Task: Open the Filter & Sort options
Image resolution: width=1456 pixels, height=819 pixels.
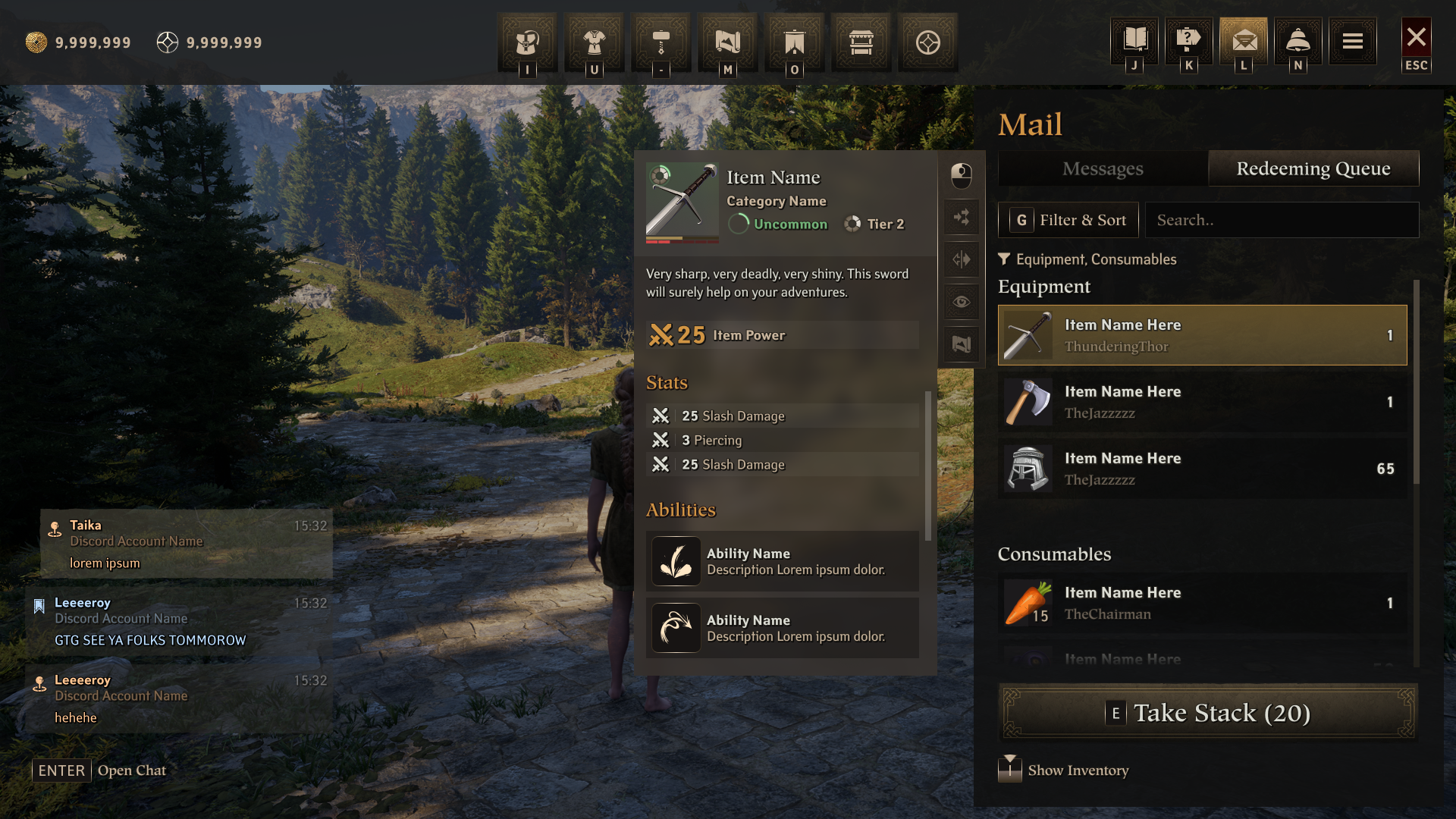Action: pyautogui.click(x=1068, y=220)
